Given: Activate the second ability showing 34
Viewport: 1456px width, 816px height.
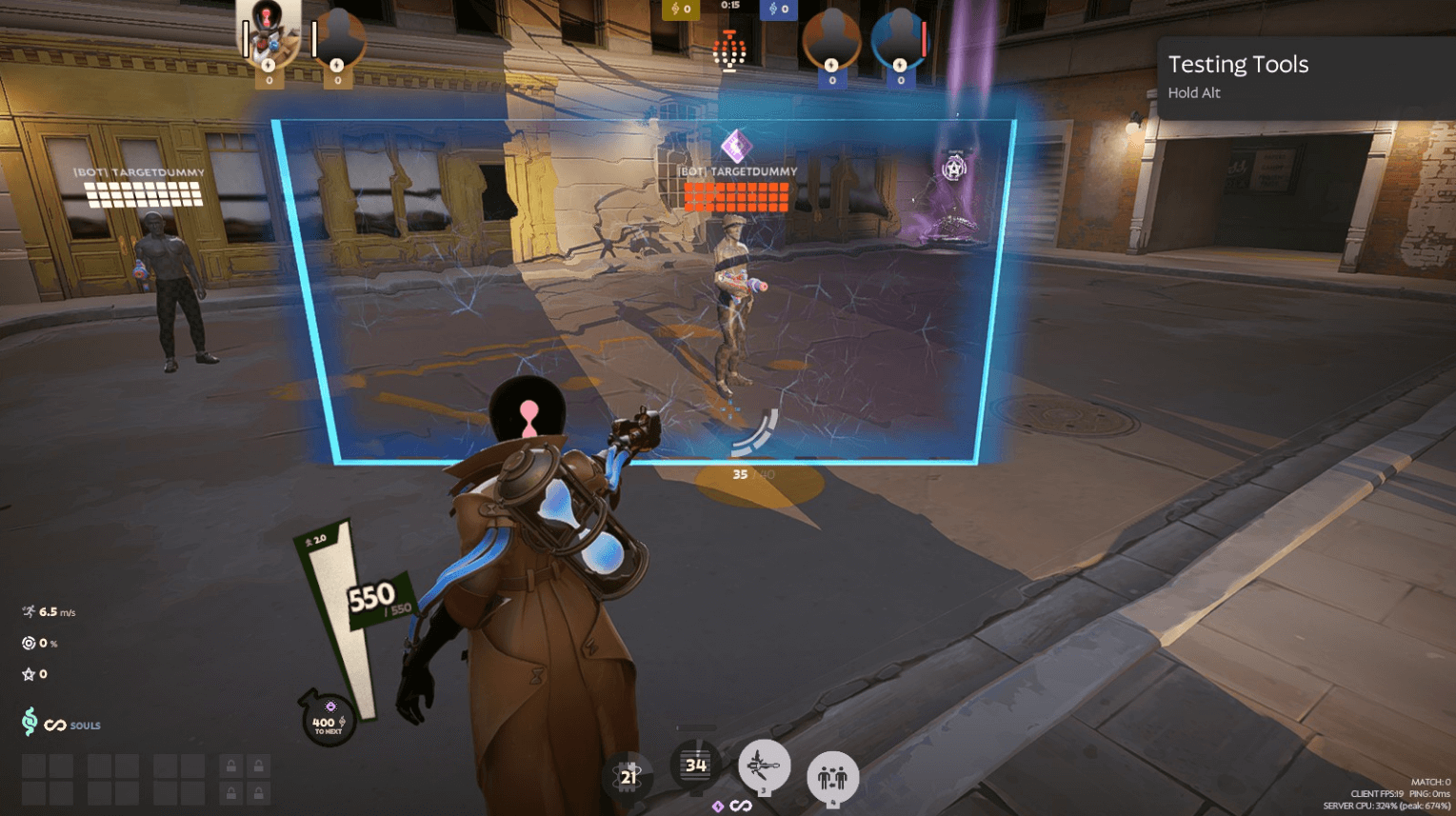Looking at the screenshot, I should click(696, 765).
